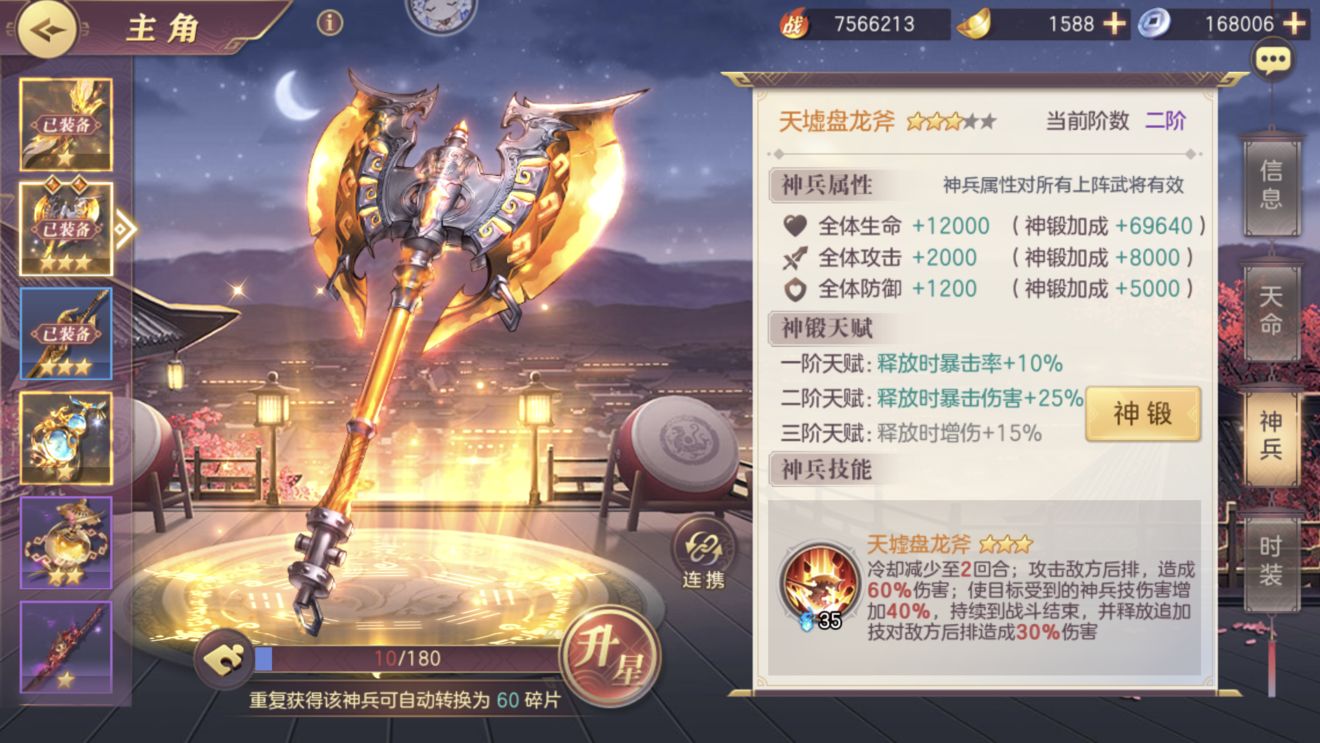
Task: Tap the plus icon beside 168006 coins
Action: [x=1294, y=24]
